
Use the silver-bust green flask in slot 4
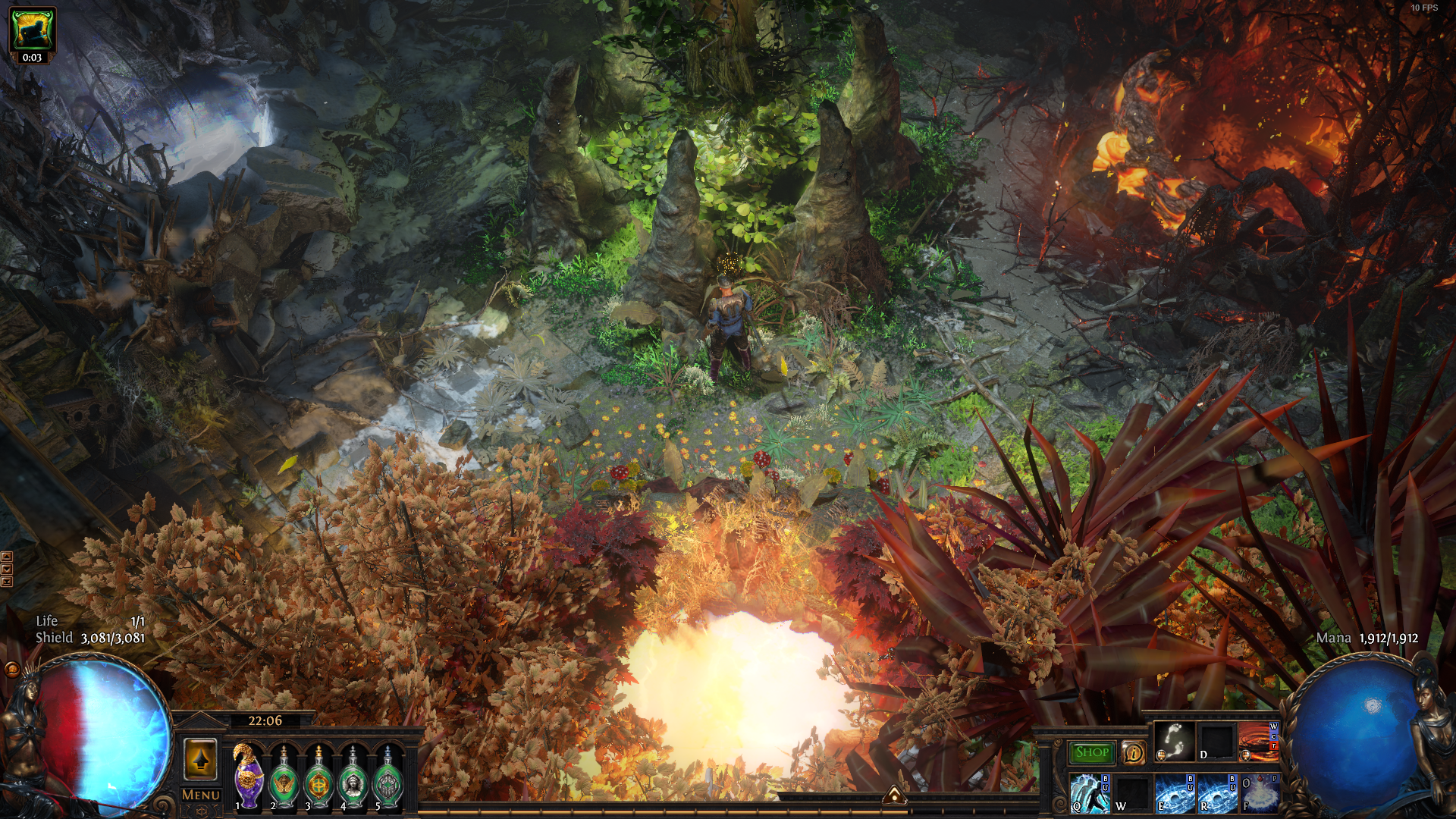click(x=353, y=779)
